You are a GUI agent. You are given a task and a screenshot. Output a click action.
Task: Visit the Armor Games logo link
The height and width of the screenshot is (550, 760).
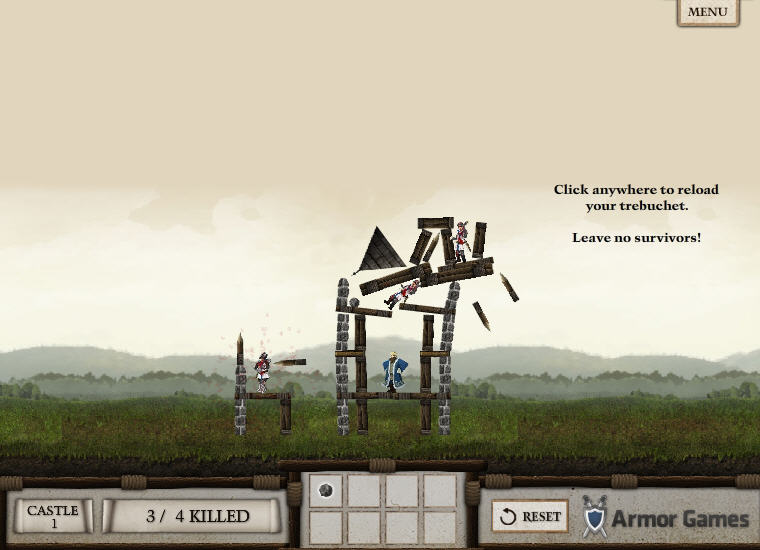(666, 518)
